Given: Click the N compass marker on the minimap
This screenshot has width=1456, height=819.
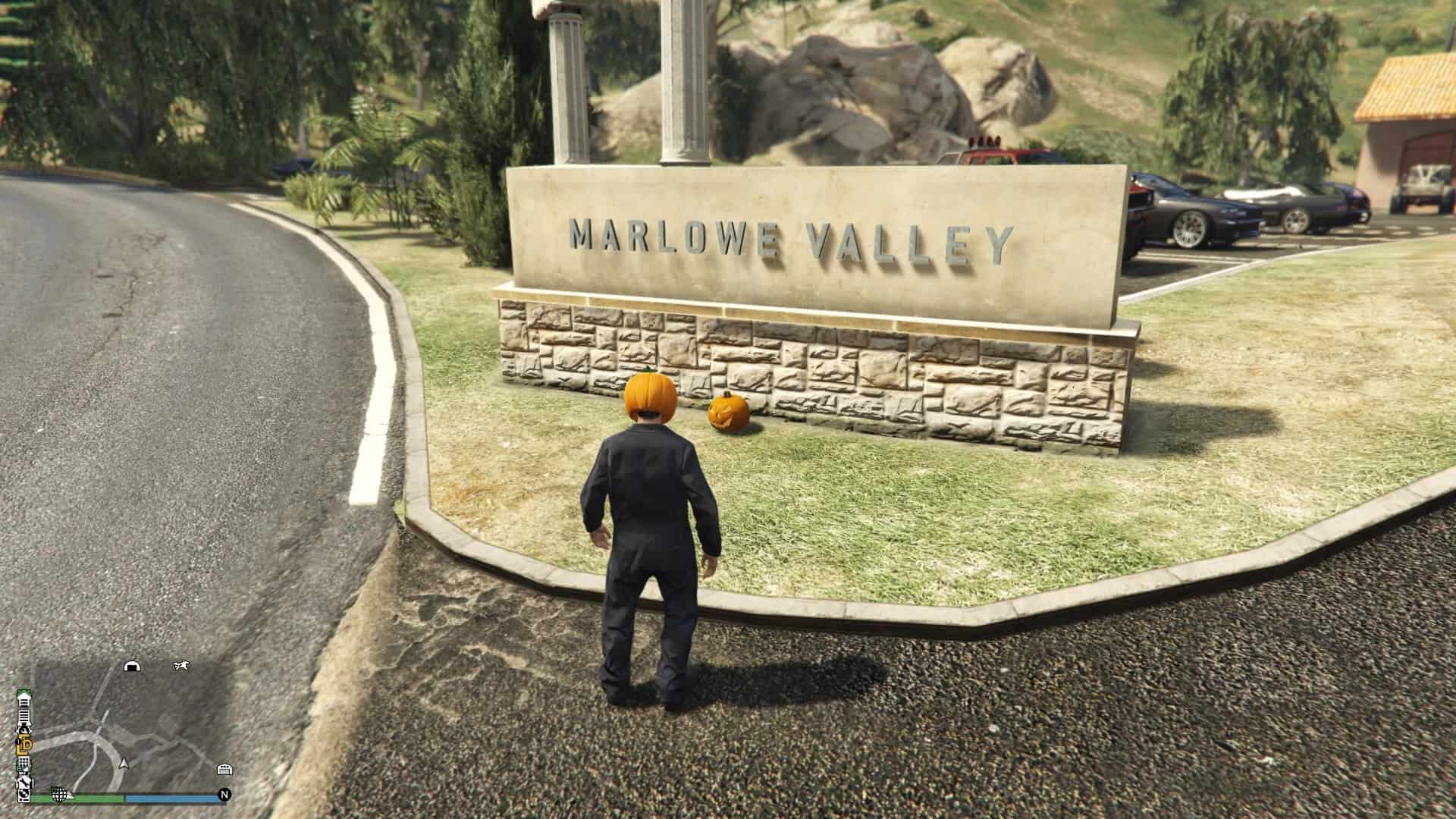Looking at the screenshot, I should pos(224,794).
